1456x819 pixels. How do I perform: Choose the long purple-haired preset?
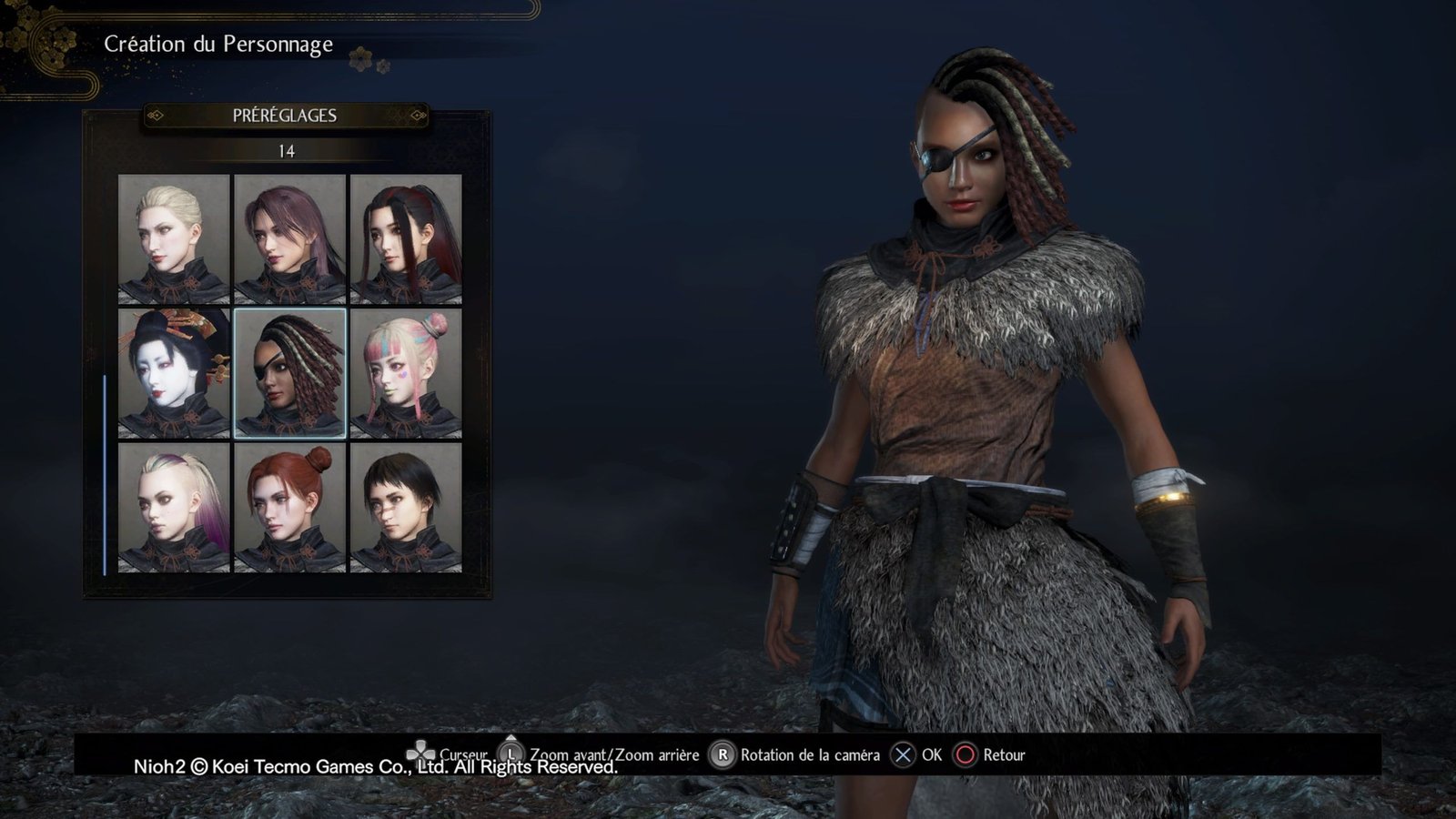[290, 238]
